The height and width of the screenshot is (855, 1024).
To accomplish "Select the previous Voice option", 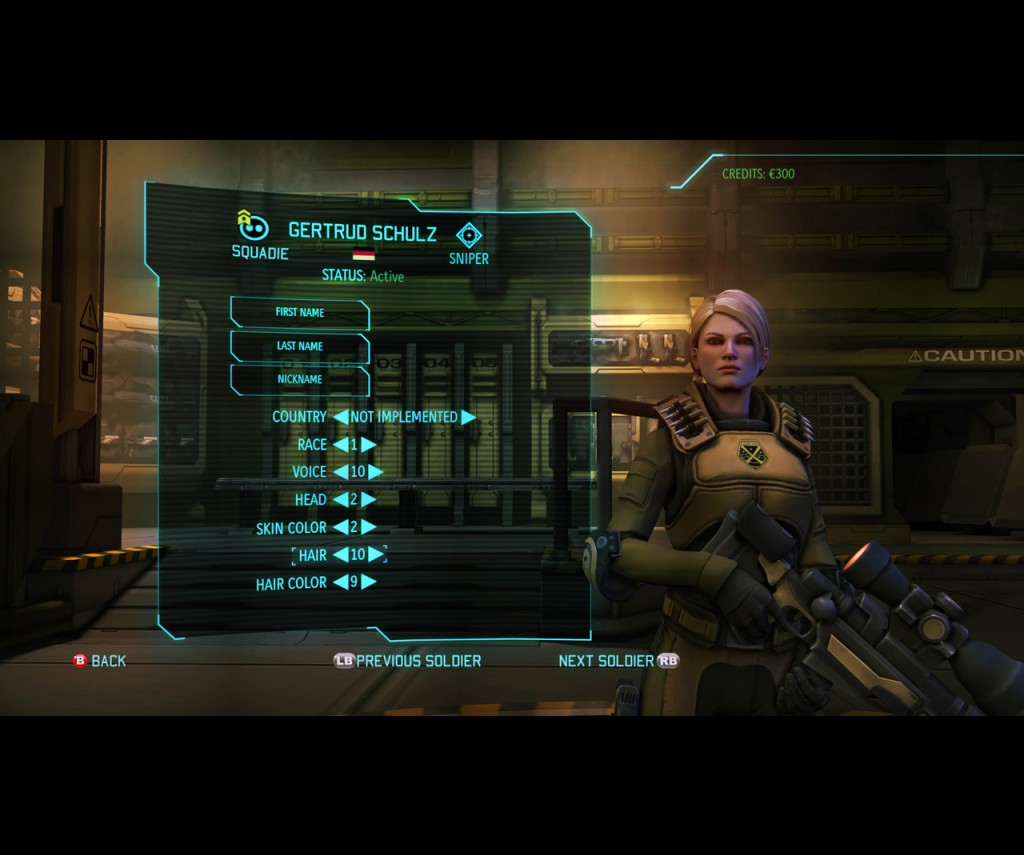I will [340, 472].
